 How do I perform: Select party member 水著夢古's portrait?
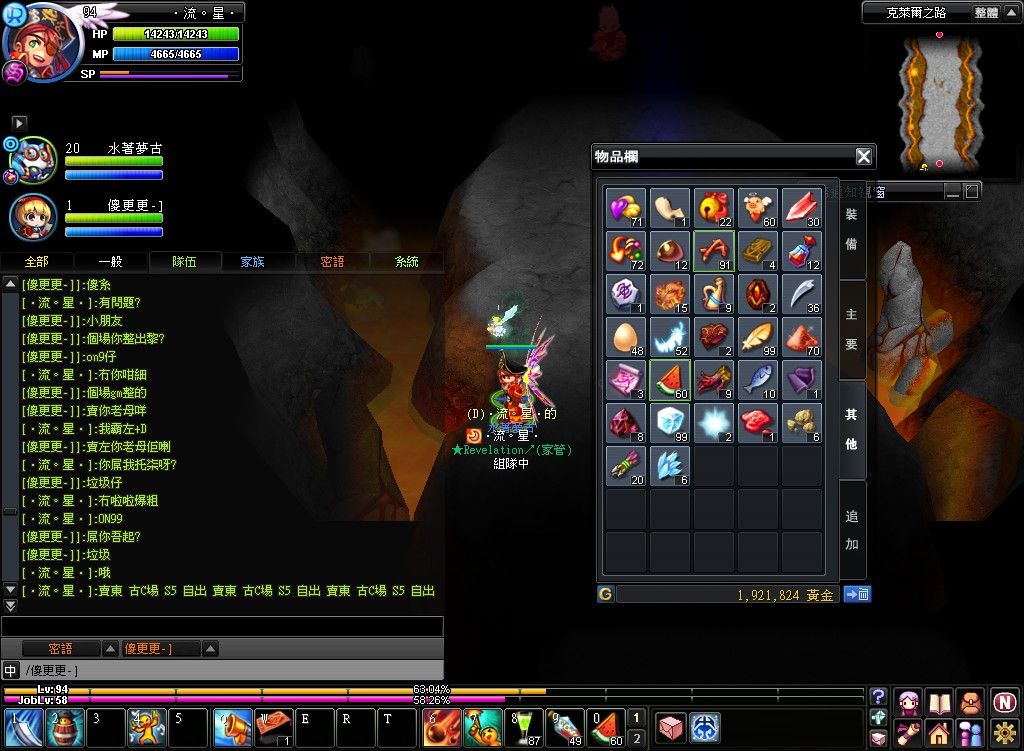(x=32, y=160)
